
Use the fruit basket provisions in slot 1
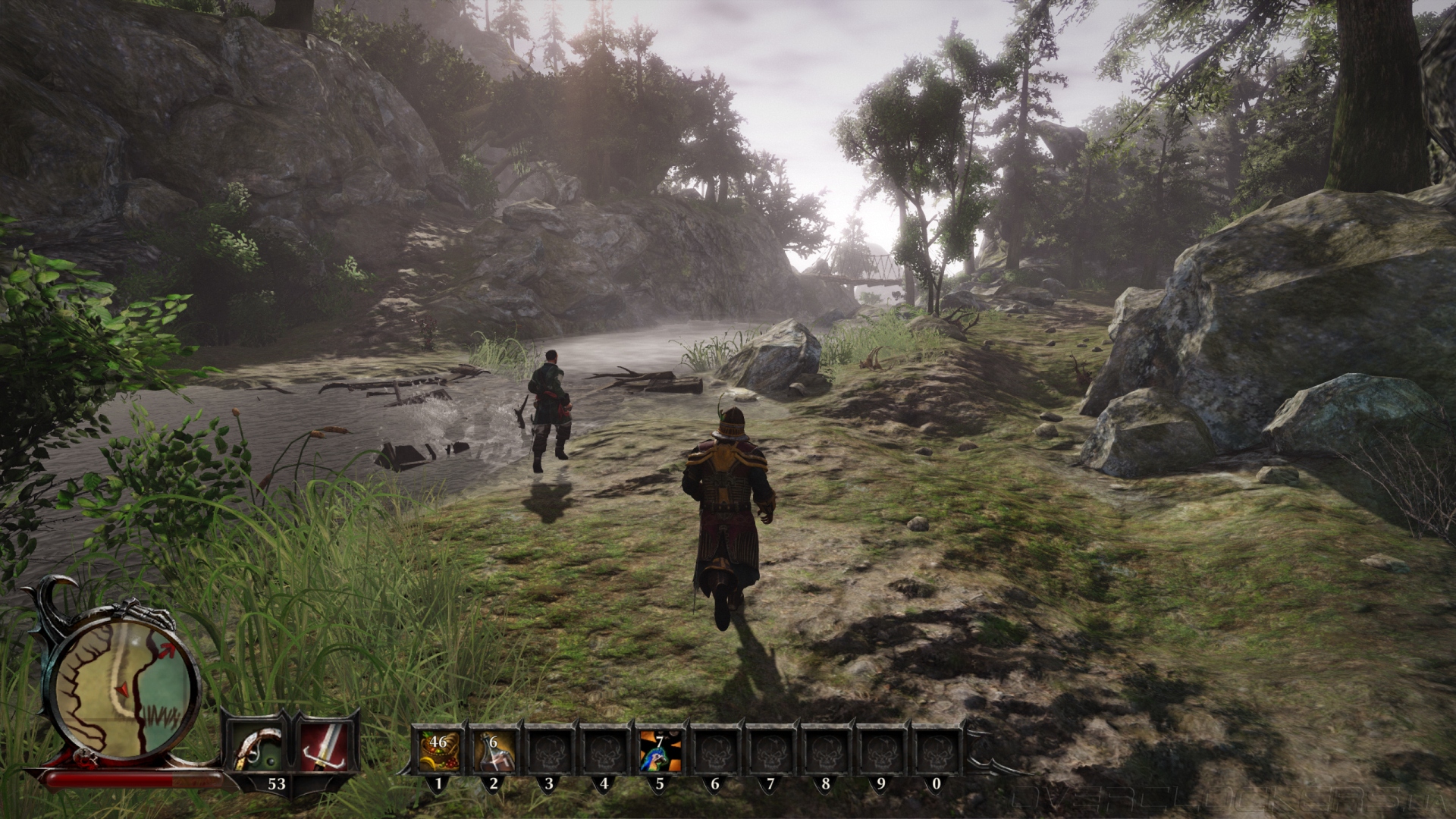438,751
